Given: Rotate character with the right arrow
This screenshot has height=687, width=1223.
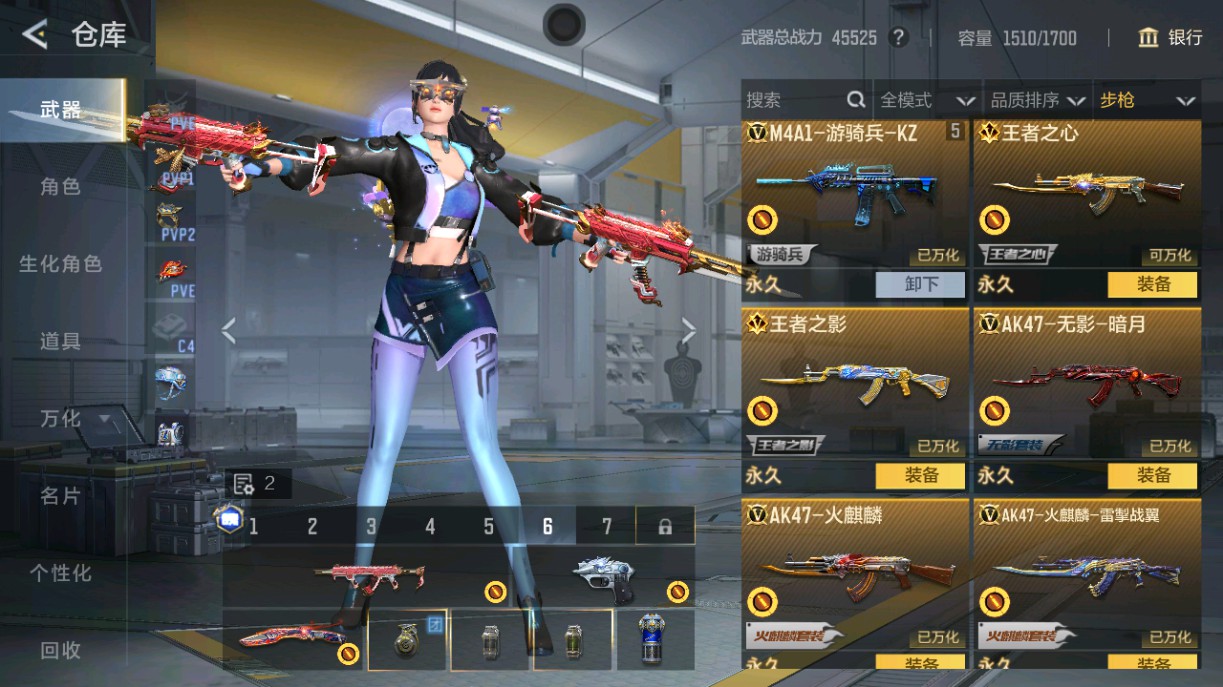Looking at the screenshot, I should [x=688, y=330].
